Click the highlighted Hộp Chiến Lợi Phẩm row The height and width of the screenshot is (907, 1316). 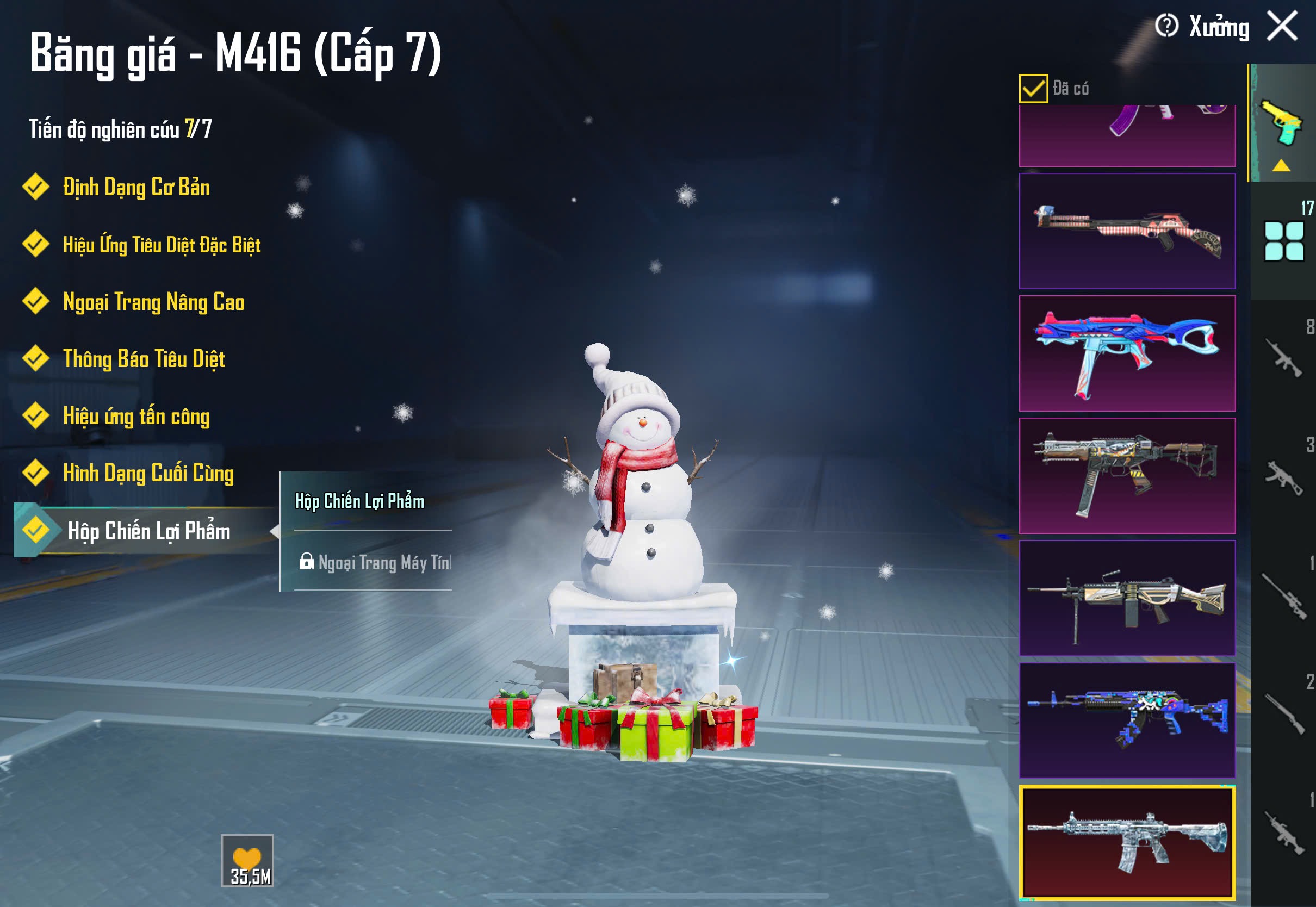[x=148, y=531]
